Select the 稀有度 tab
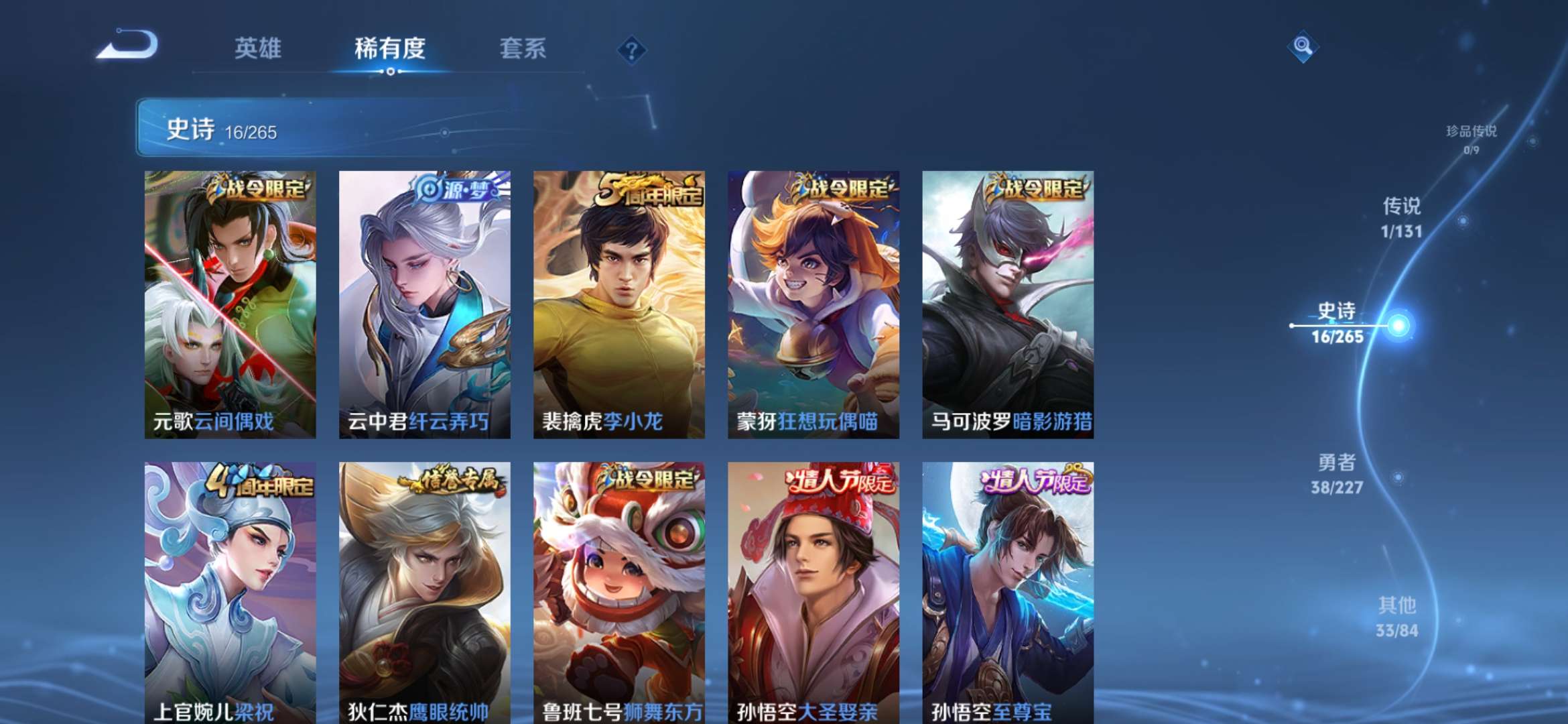Screen dimensions: 1568x724 390,48
